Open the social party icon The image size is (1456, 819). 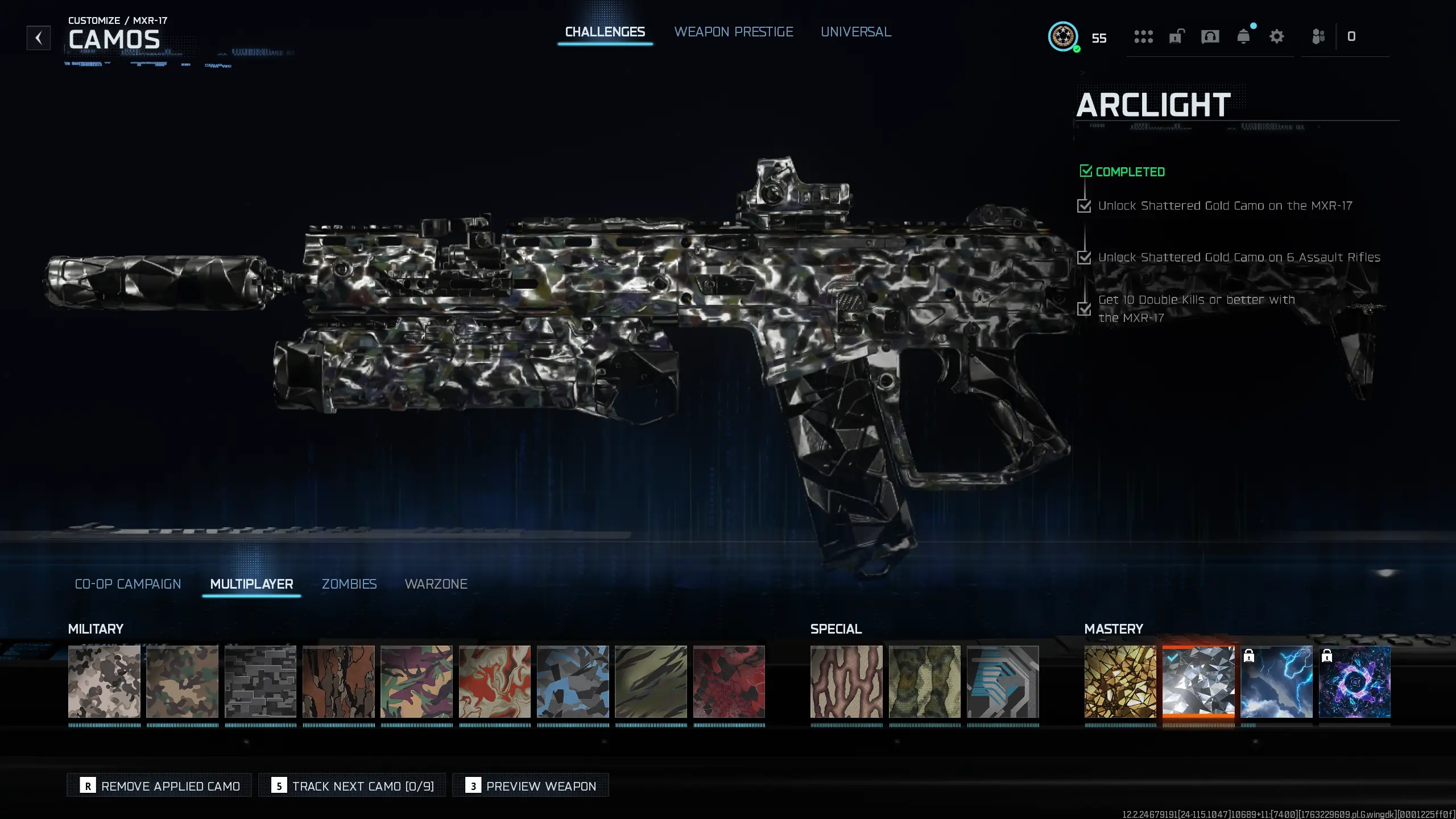tap(1319, 36)
